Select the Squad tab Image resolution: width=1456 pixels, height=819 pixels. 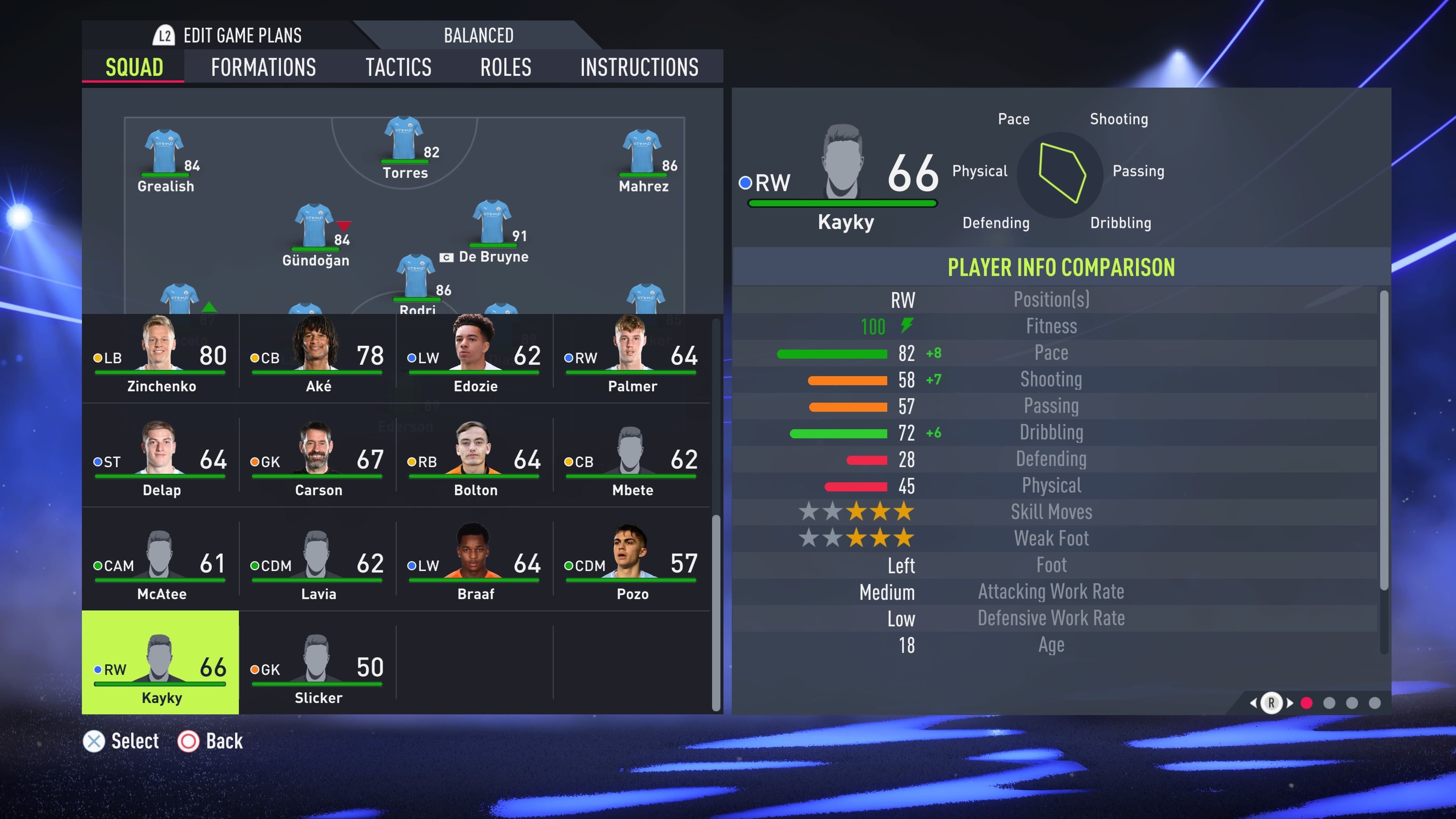pos(134,67)
